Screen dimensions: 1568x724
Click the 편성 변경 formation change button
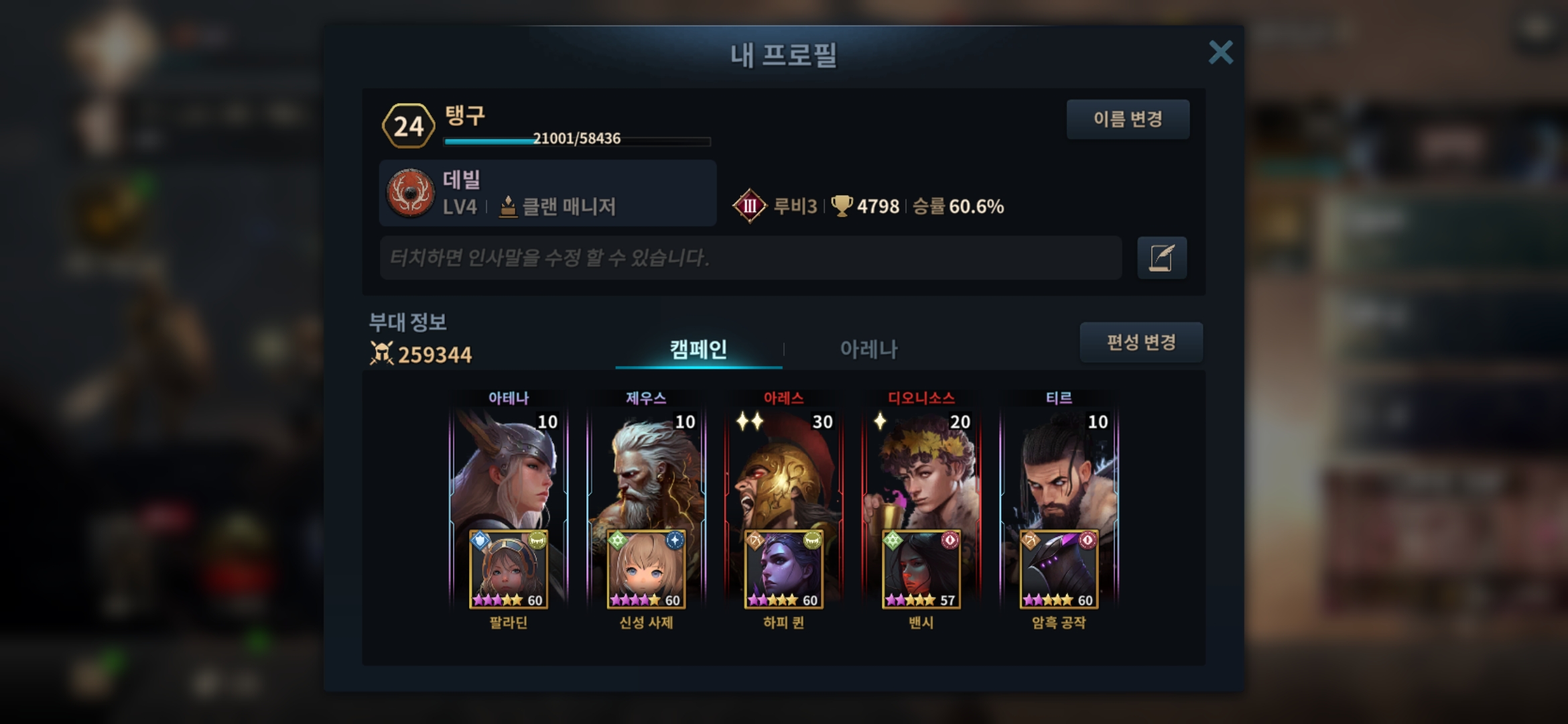(x=1140, y=343)
